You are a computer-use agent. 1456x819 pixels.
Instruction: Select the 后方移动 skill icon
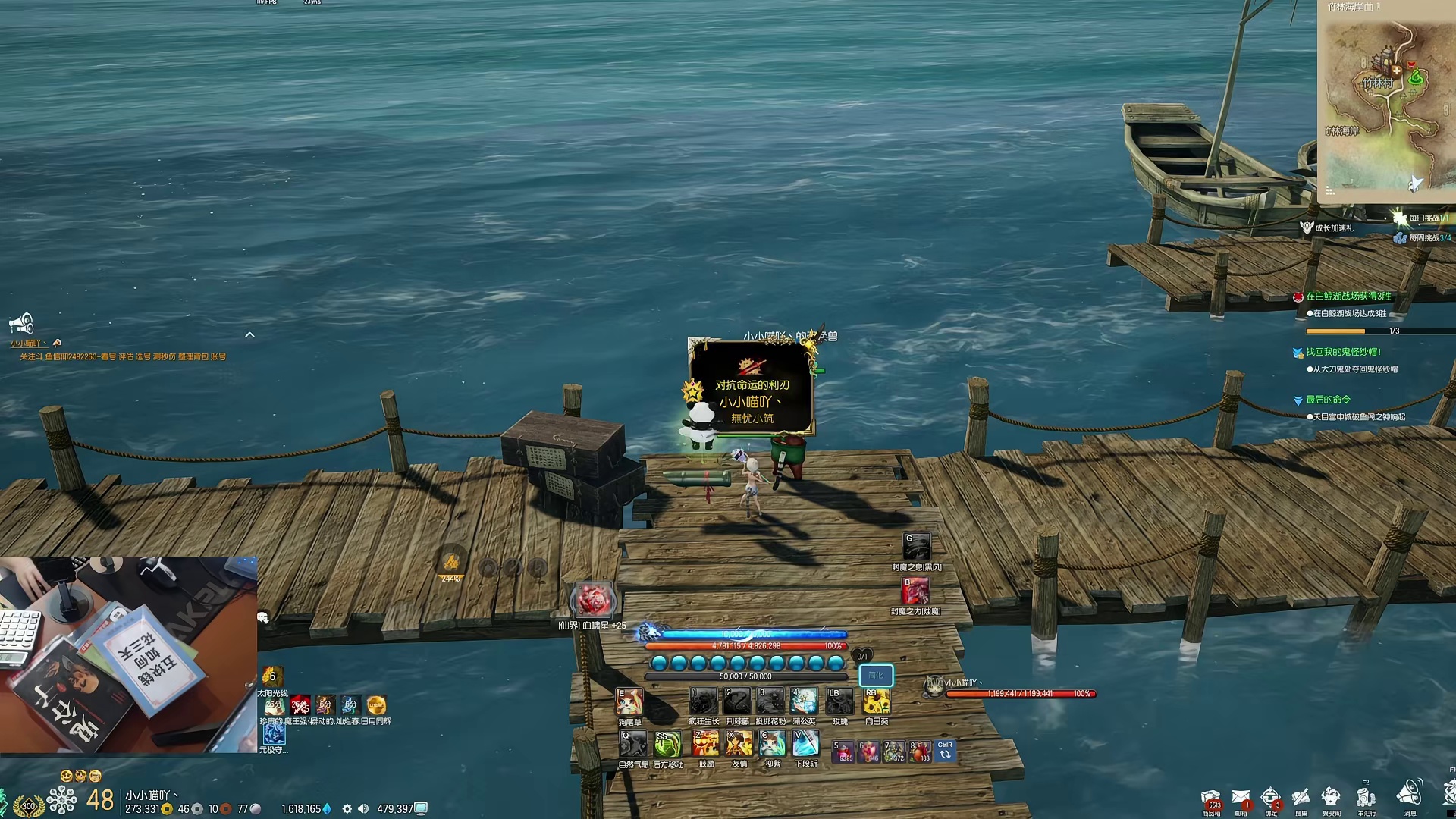tap(668, 745)
